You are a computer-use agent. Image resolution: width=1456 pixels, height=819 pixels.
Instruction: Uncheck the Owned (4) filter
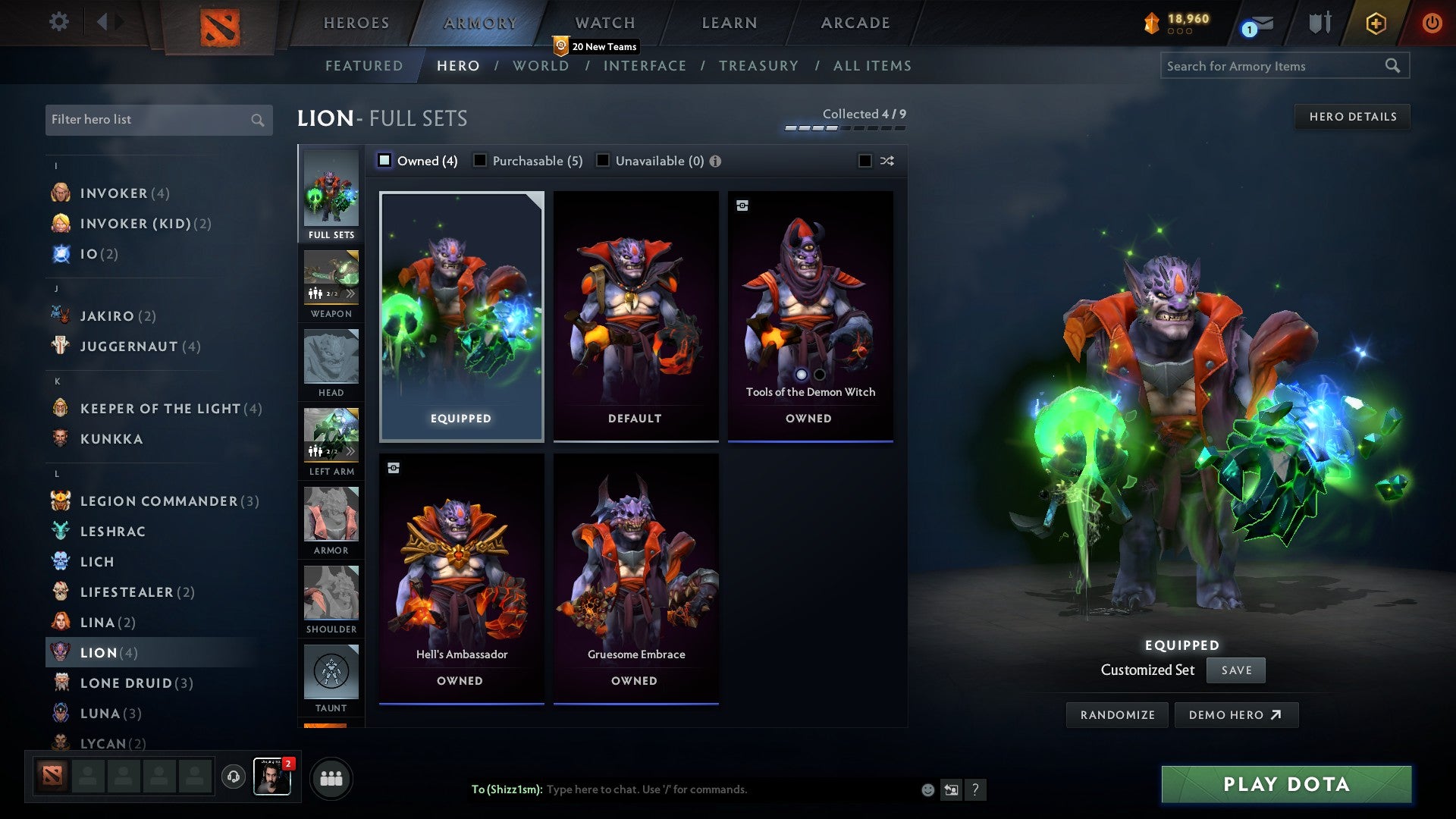(385, 160)
